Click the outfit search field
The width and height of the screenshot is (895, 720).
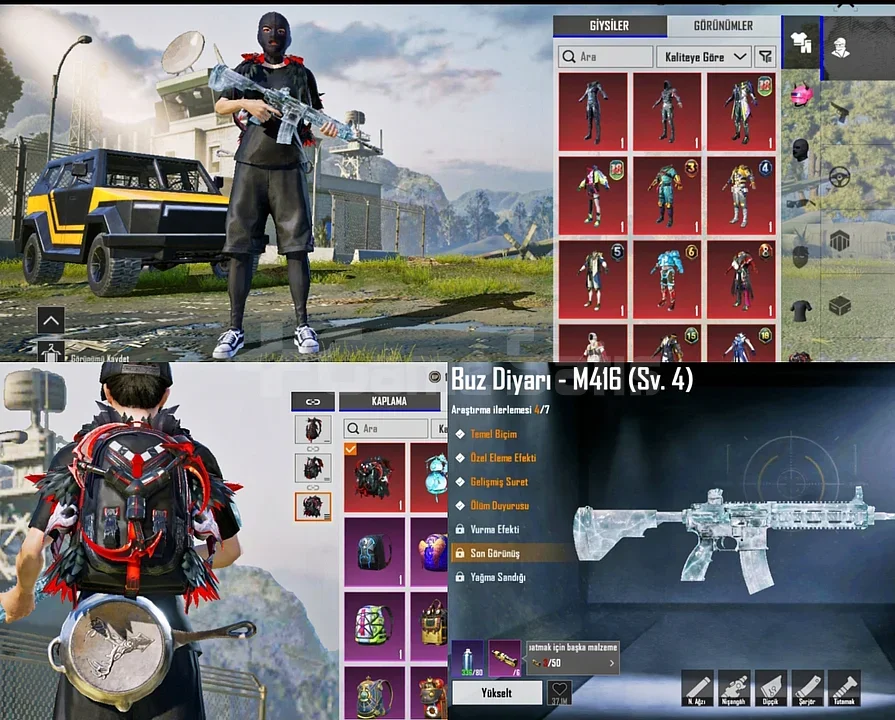605,57
